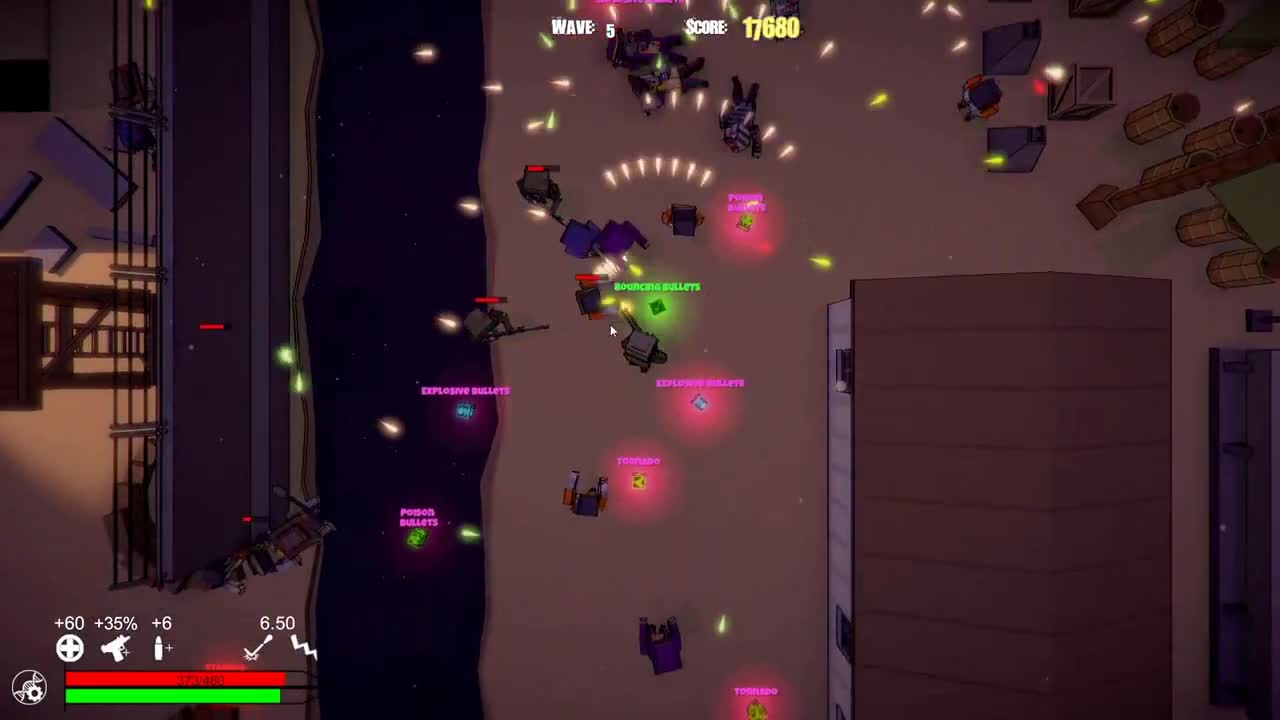Select the Poison Bullets crate near the top
Screen dimensions: 1280x720
tap(745, 222)
